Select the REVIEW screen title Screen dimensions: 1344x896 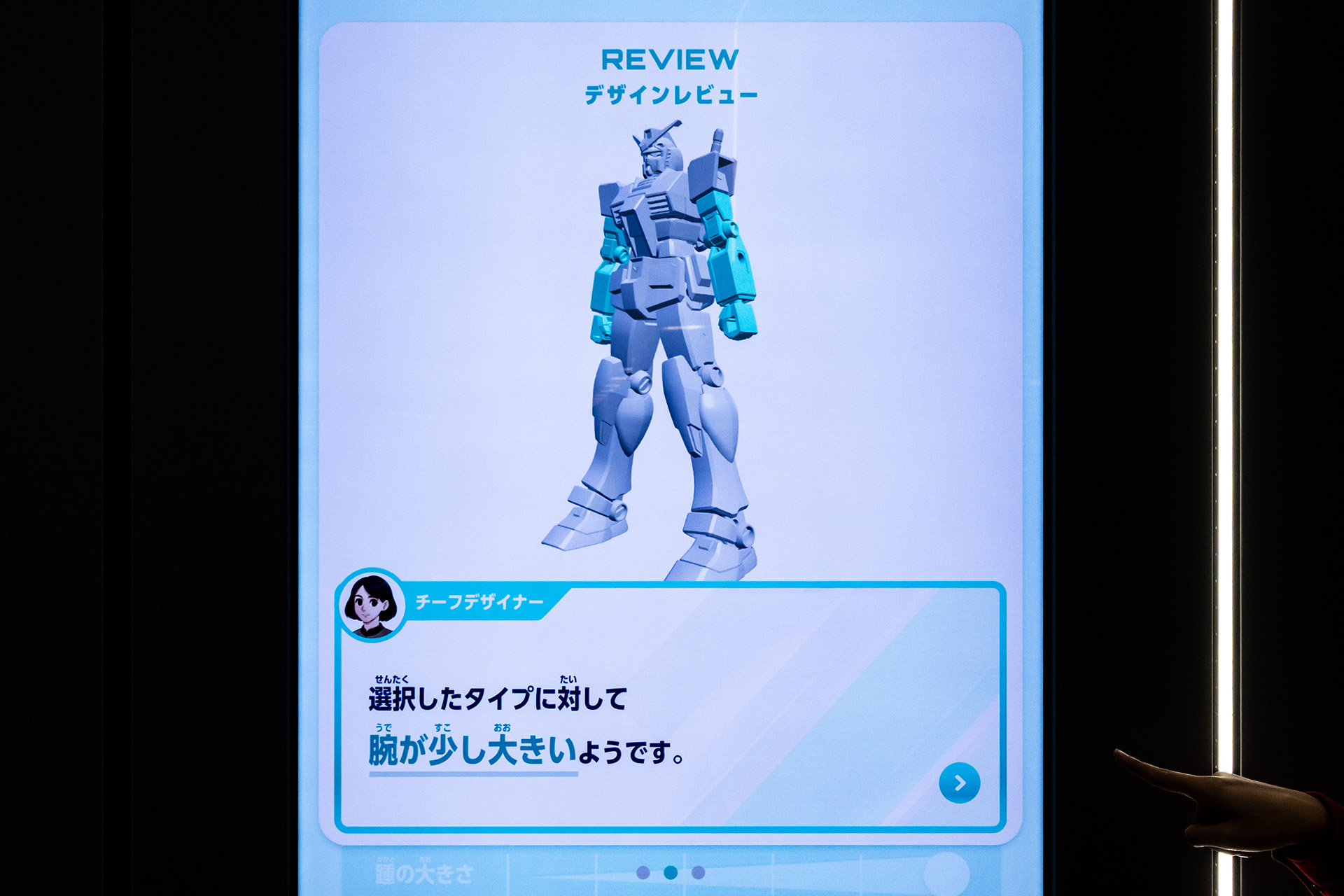pyautogui.click(x=671, y=59)
